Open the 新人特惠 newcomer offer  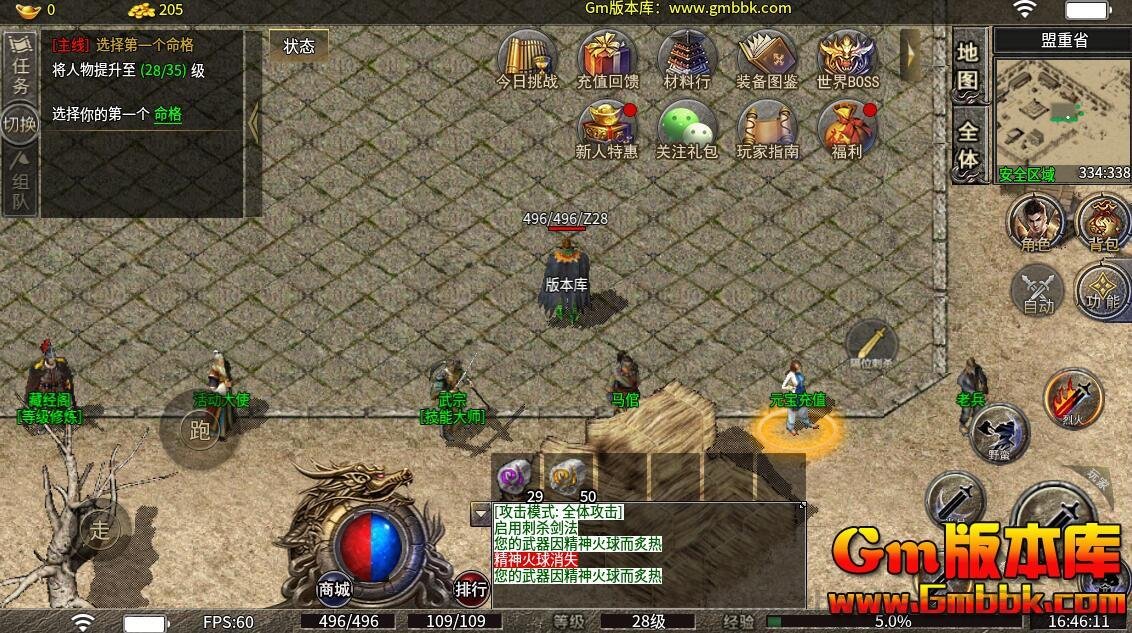pos(607,128)
